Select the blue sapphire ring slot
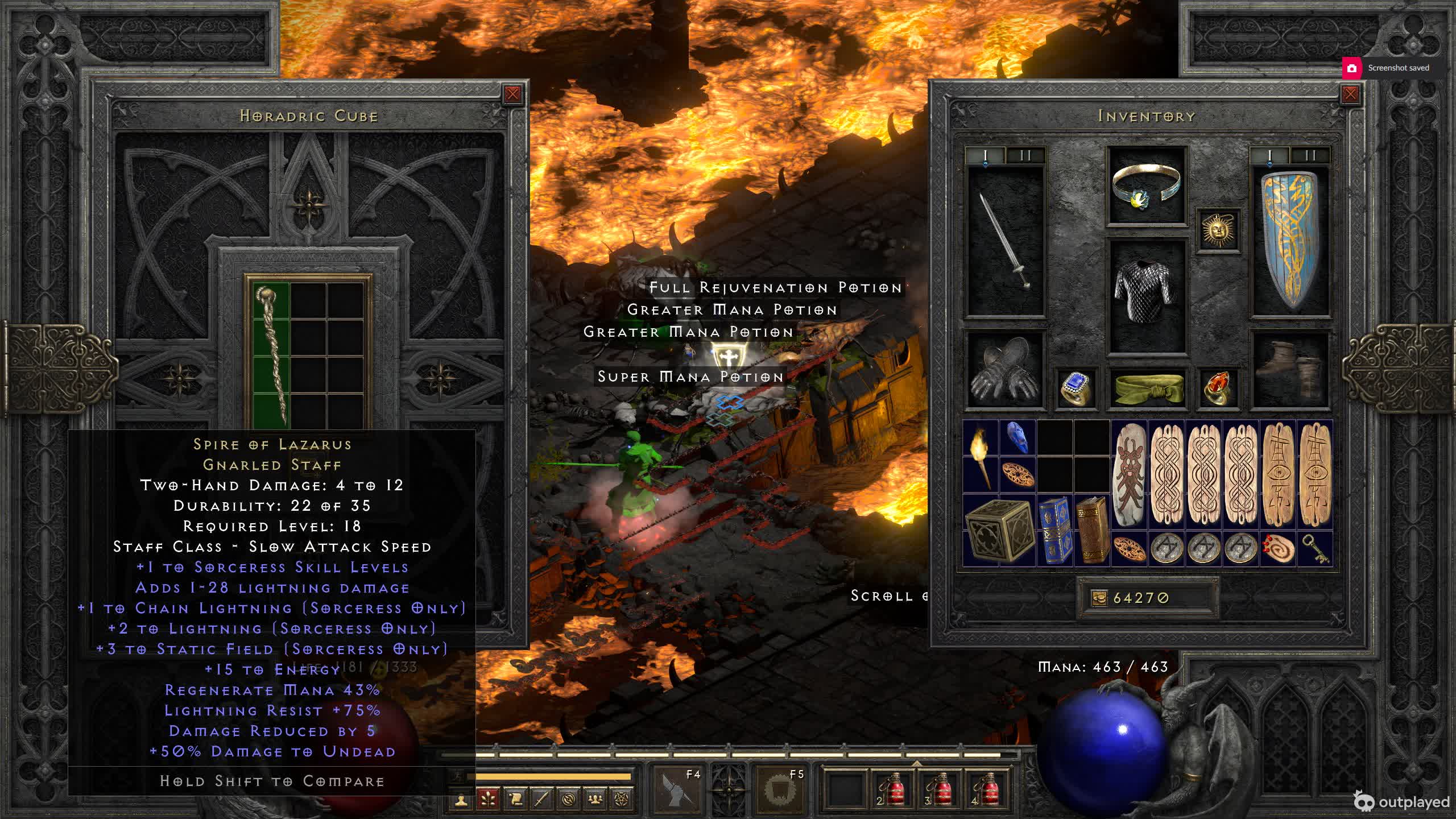 tap(1076, 389)
